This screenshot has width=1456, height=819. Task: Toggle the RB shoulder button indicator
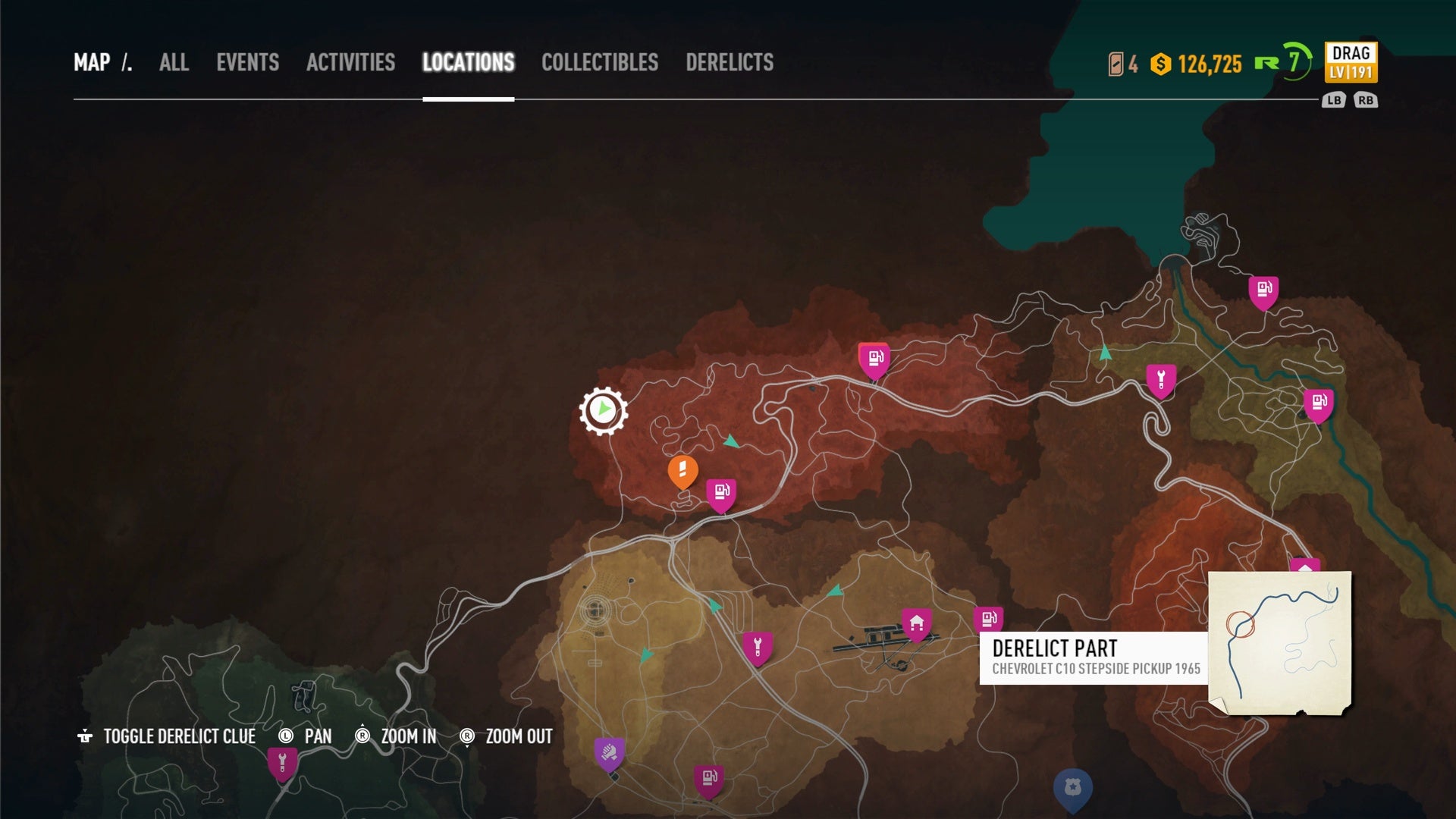coord(1368,99)
